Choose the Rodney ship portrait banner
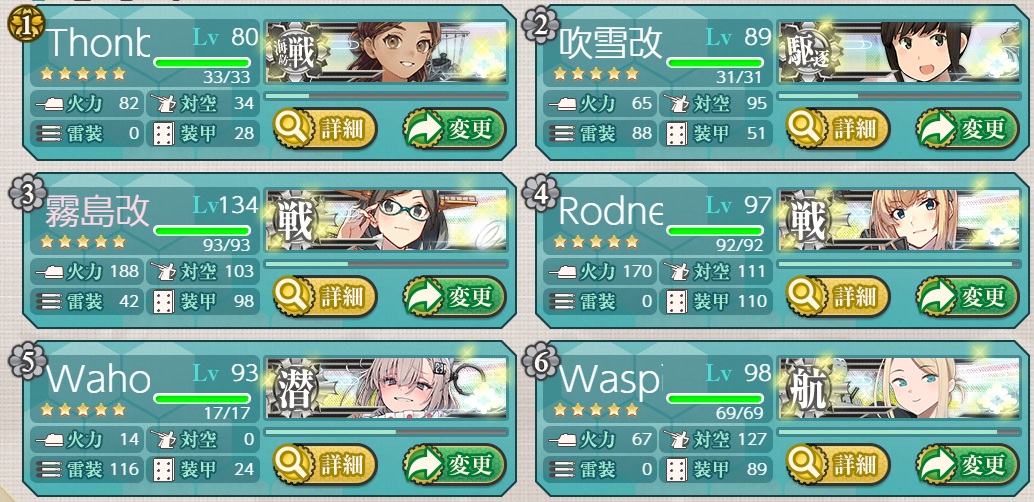This screenshot has width=1034, height=502. point(898,220)
